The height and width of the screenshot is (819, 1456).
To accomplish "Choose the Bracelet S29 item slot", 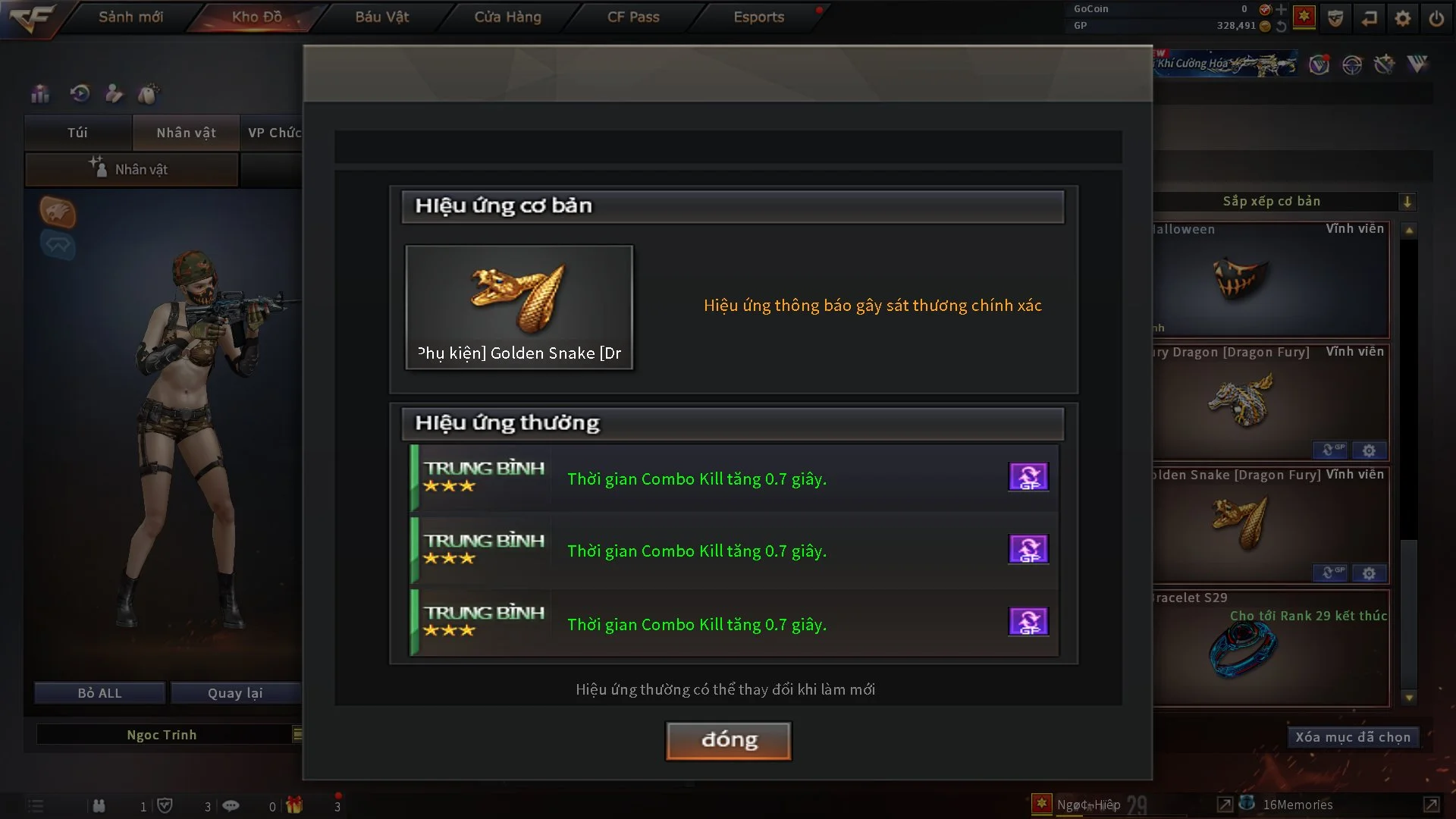I will [x=1270, y=648].
